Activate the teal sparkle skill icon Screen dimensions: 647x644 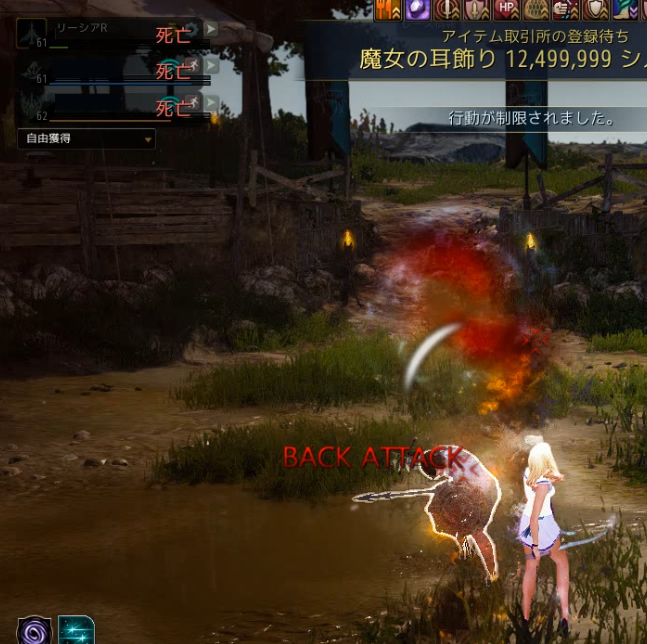click(x=77, y=630)
